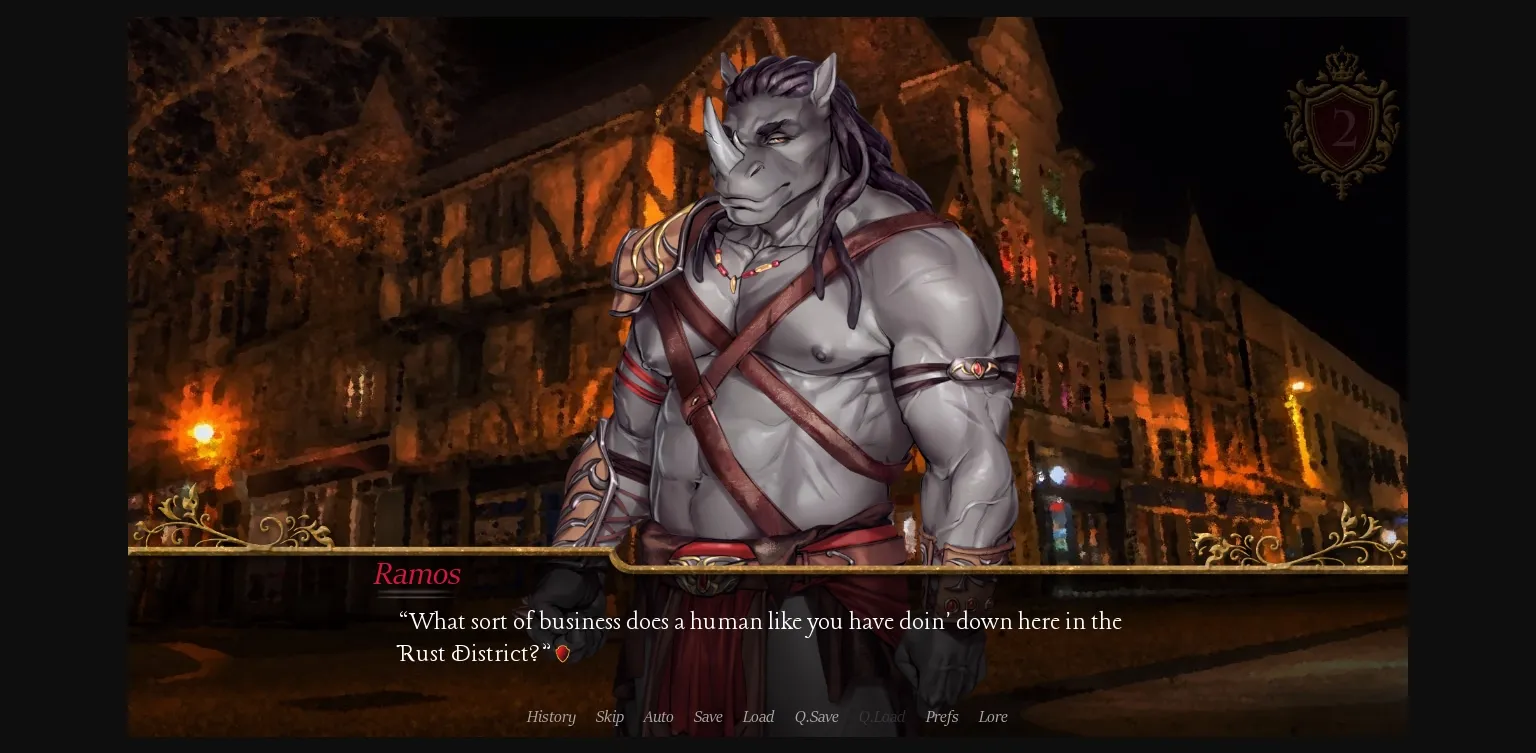Click the dialogue text to advance
The width and height of the screenshot is (1536, 753).
[x=760, y=637]
